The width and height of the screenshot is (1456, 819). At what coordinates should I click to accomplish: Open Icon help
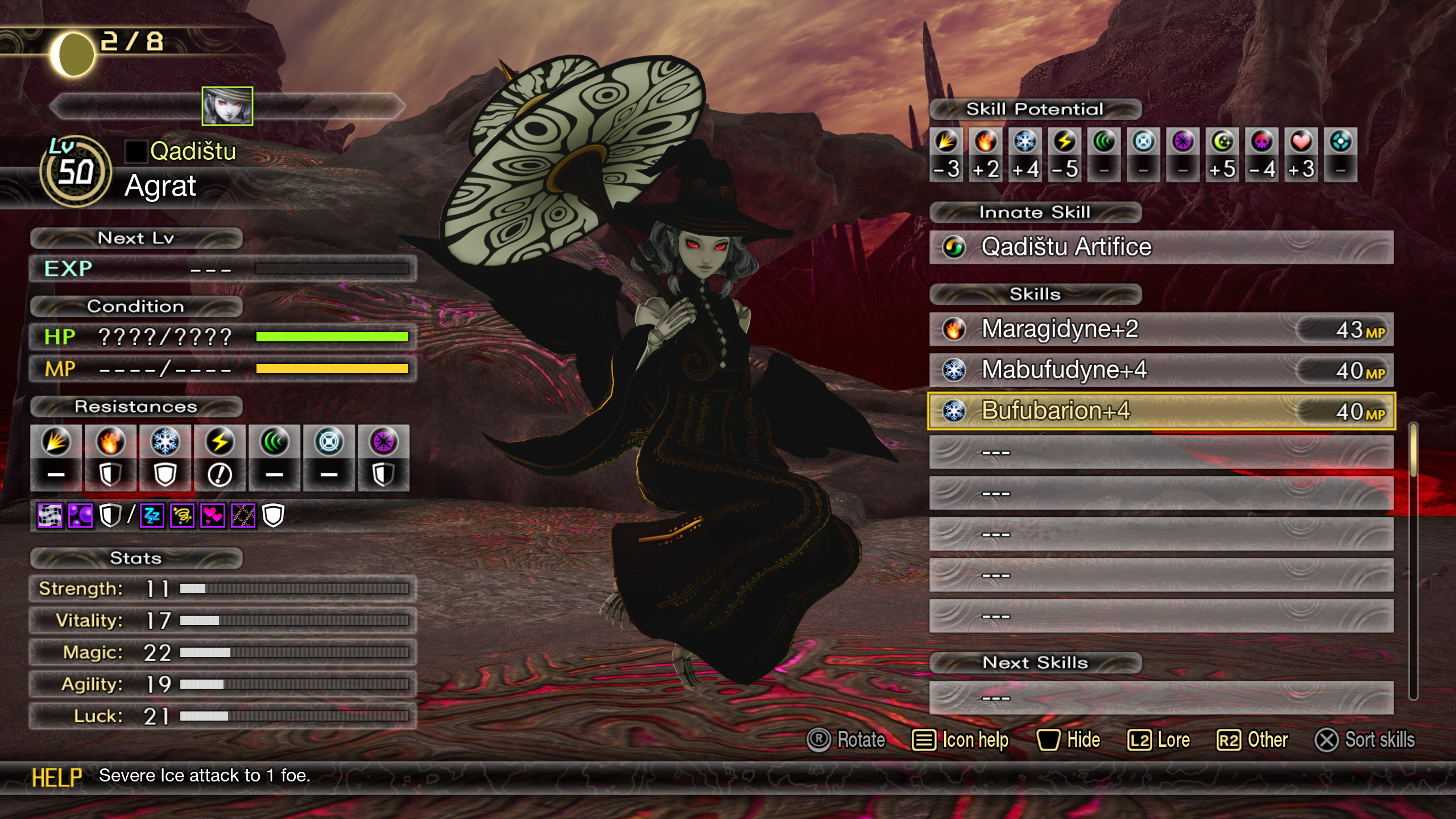[x=960, y=740]
